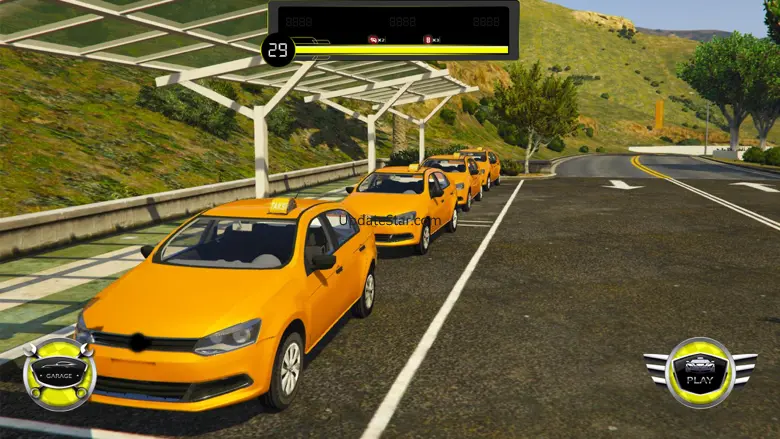
Task: Start the game with the Play button
Action: coord(700,372)
